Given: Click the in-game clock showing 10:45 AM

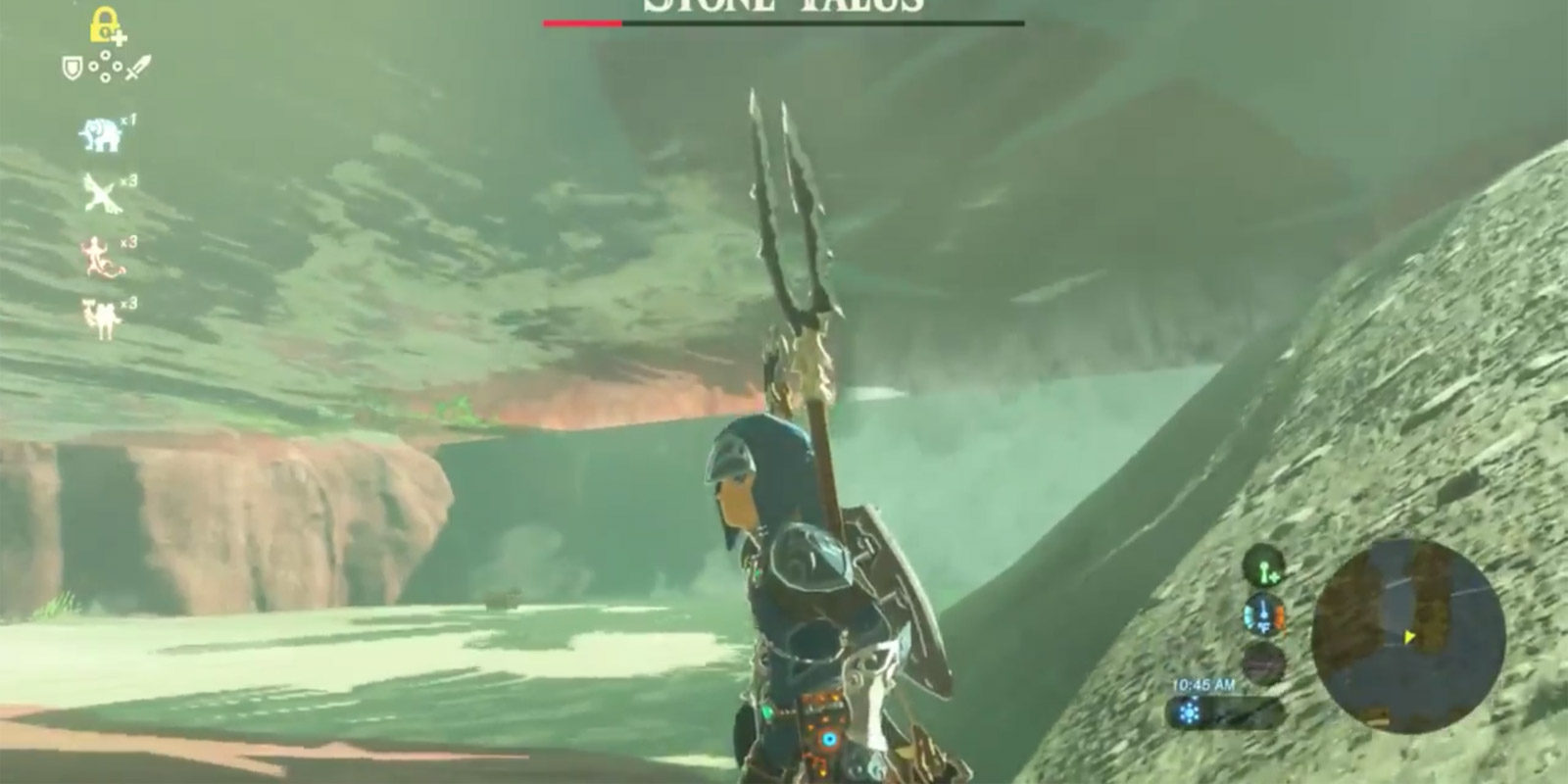Looking at the screenshot, I should pyautogui.click(x=1202, y=684).
